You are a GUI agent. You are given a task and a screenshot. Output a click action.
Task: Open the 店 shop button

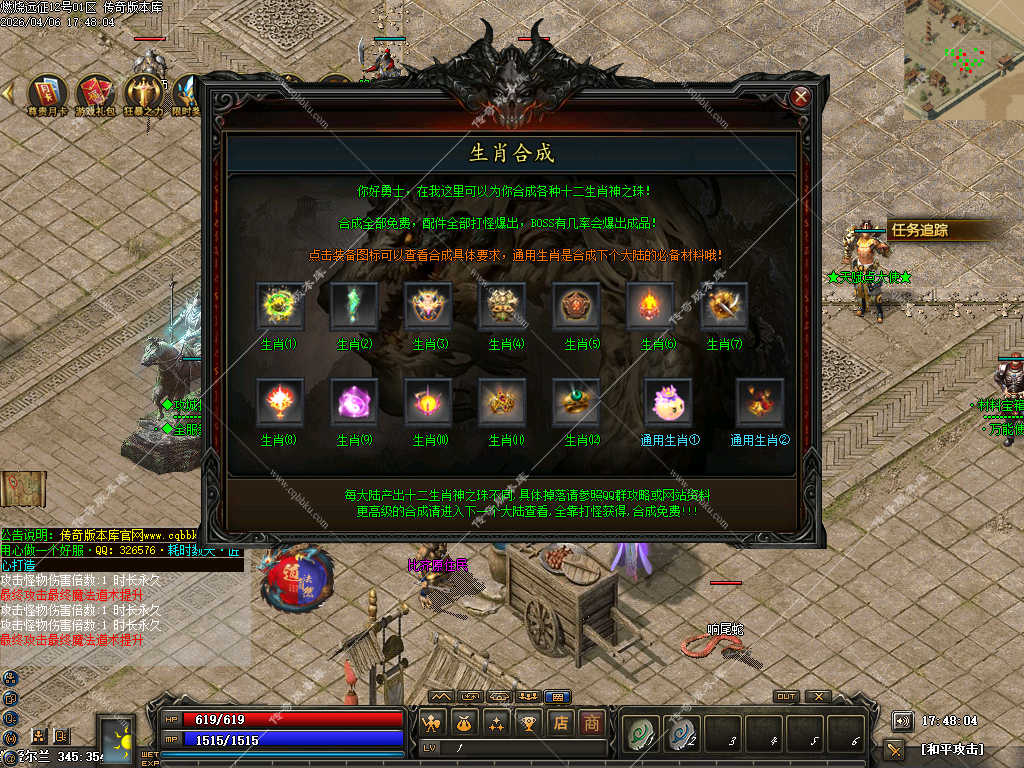tap(562, 722)
